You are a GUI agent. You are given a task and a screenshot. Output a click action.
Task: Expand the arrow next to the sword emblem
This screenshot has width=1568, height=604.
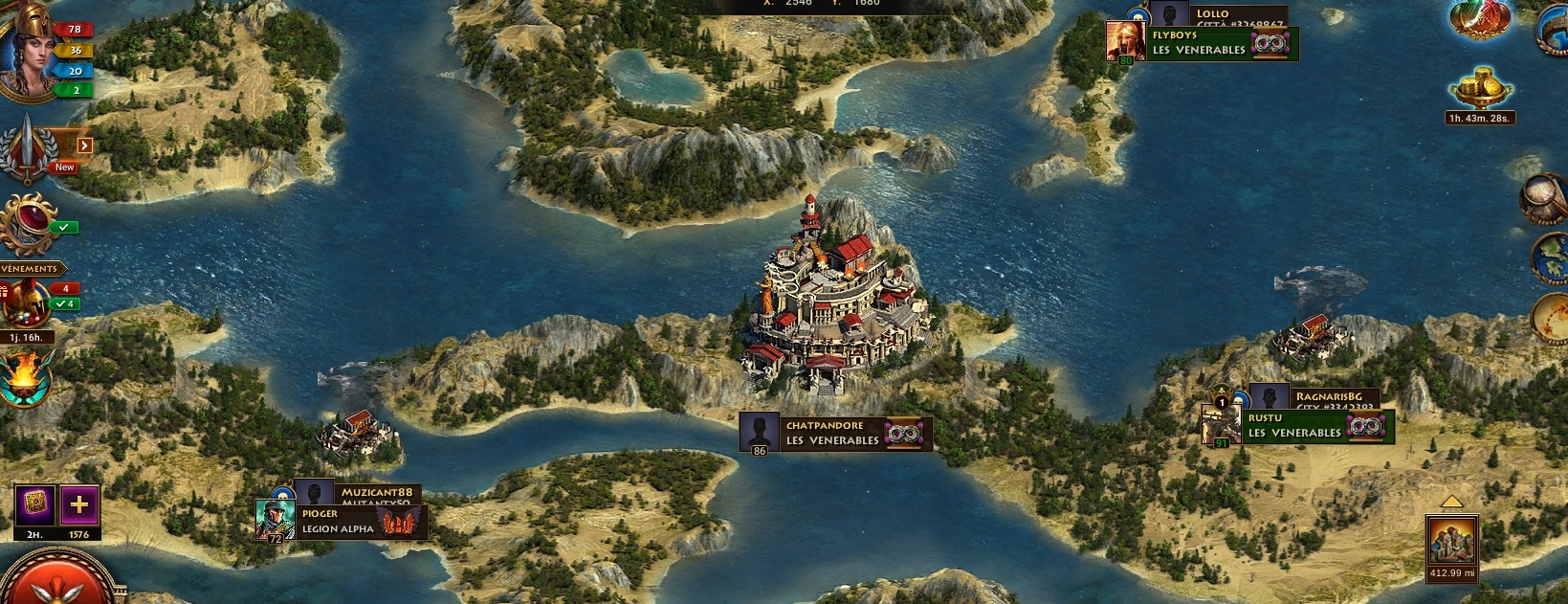pyautogui.click(x=85, y=145)
